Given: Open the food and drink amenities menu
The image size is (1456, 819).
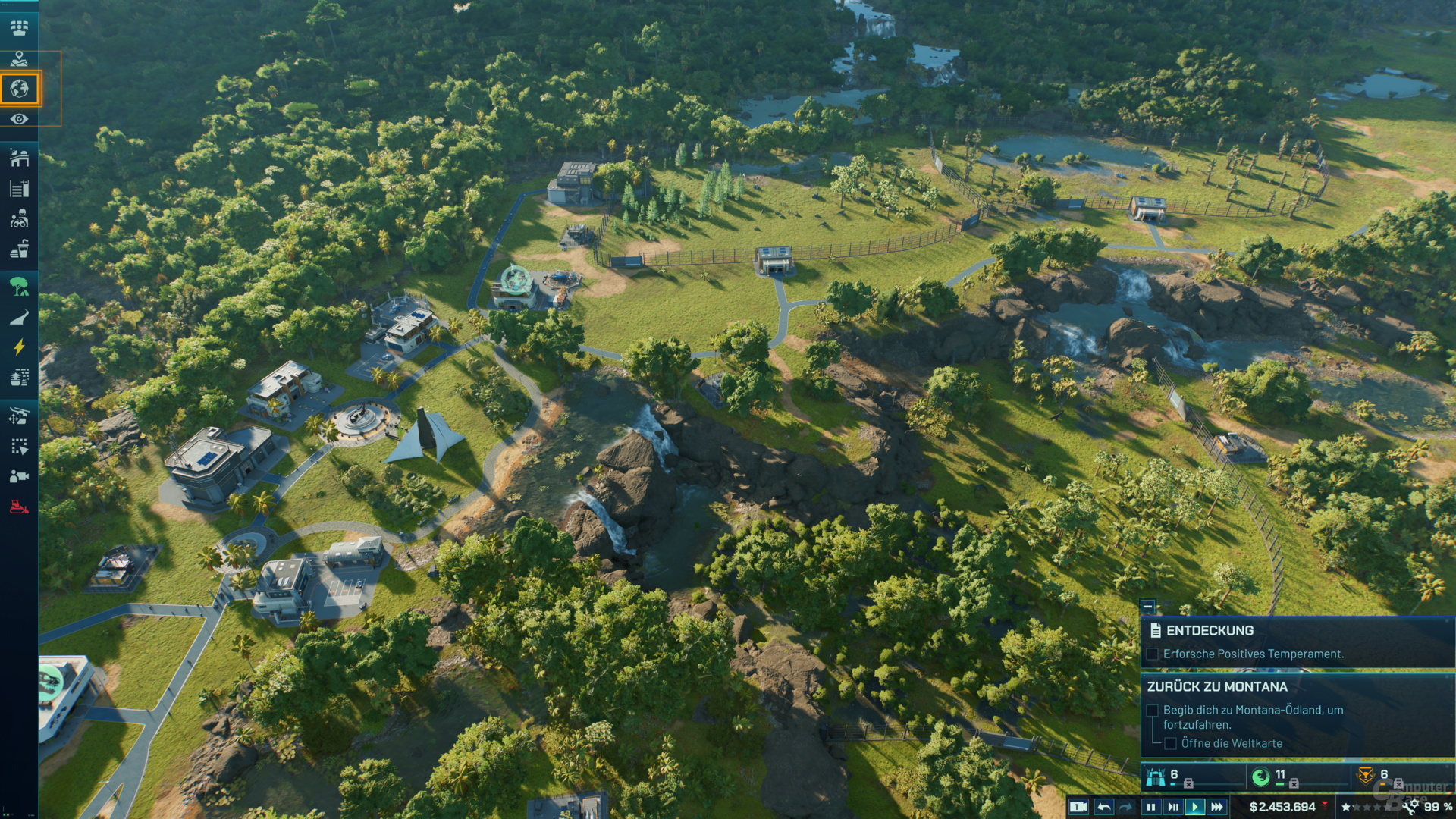Looking at the screenshot, I should point(20,249).
